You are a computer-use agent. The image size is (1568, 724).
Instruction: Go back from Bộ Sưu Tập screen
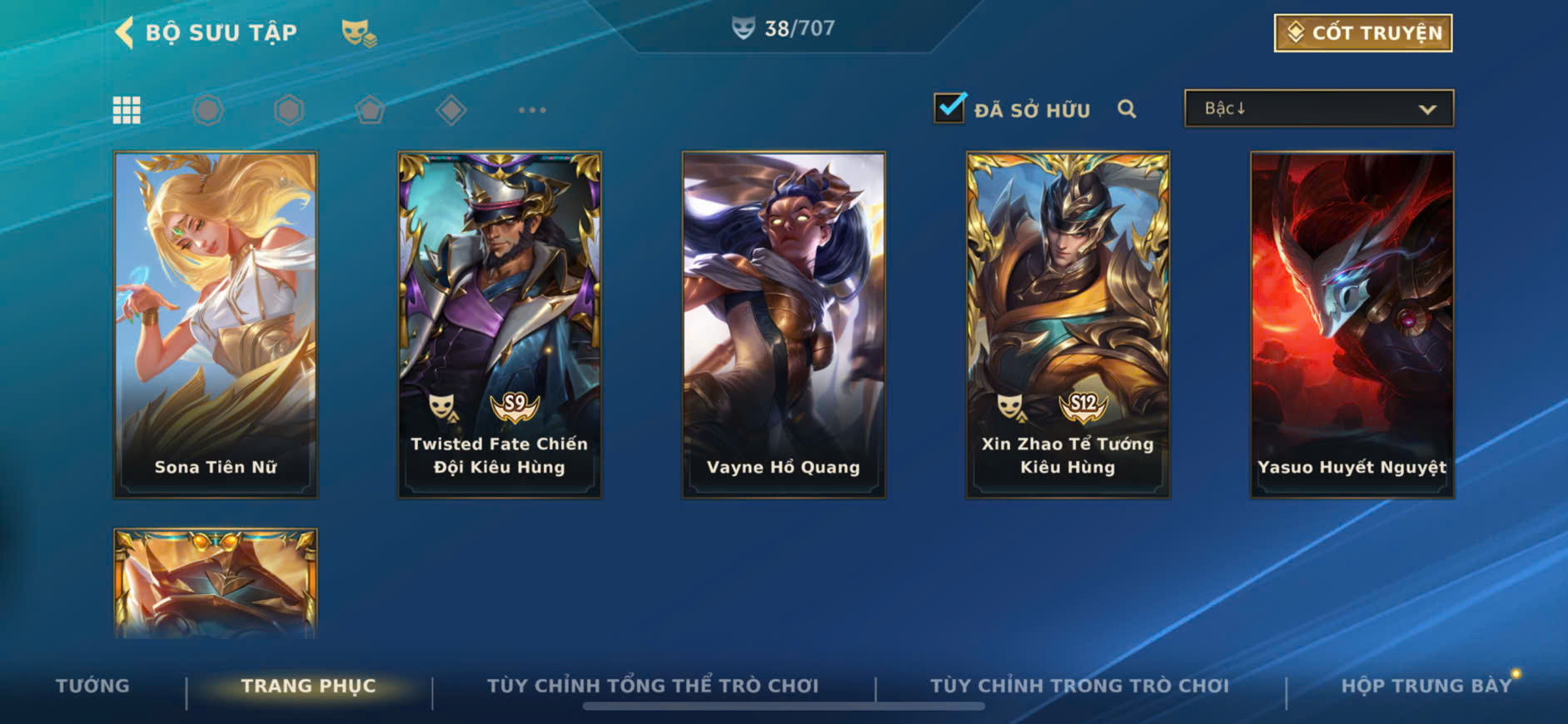(x=125, y=33)
